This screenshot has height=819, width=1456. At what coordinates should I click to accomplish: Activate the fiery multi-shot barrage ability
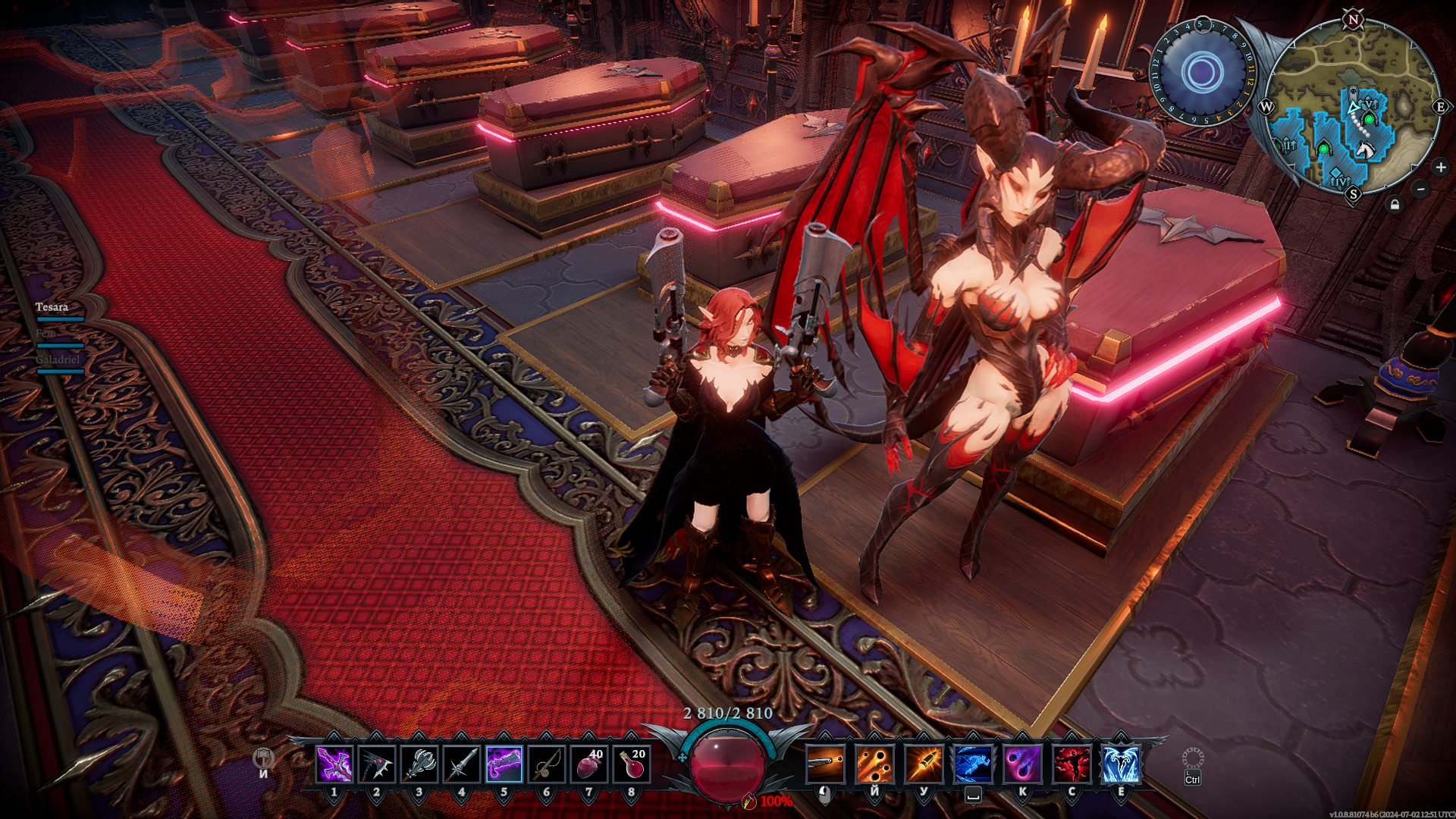[x=874, y=764]
